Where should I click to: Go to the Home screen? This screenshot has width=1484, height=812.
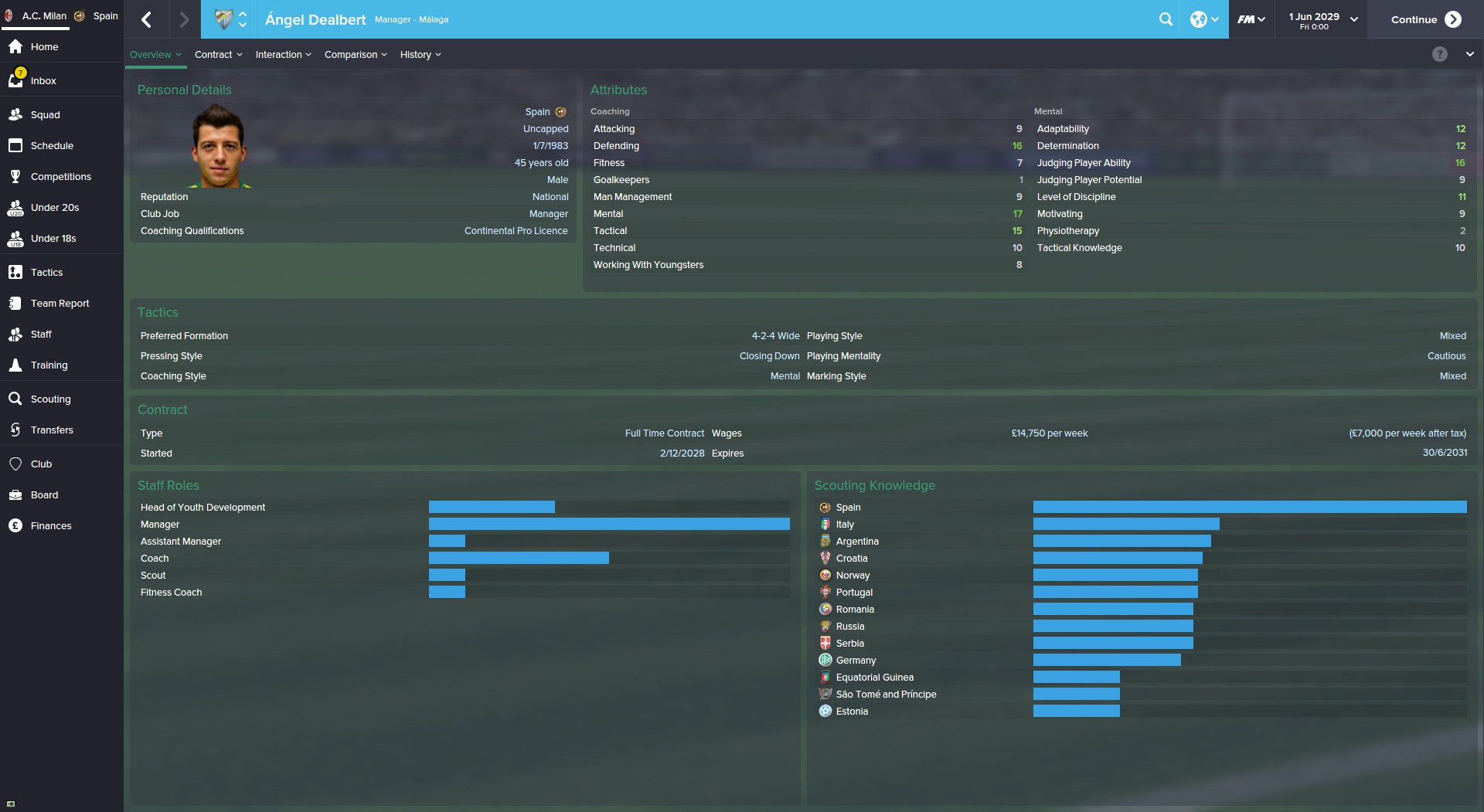(44, 46)
